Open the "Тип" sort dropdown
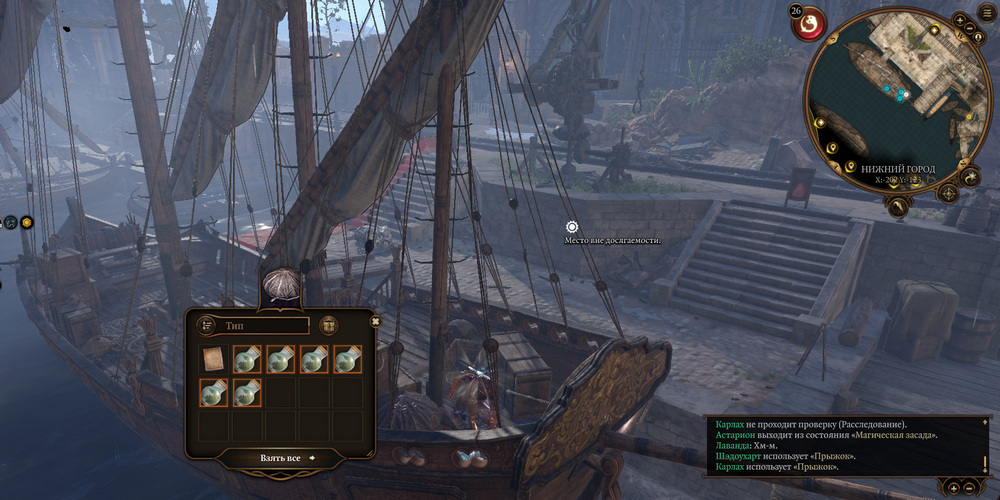Image resolution: width=1000 pixels, height=500 pixels. click(x=264, y=325)
